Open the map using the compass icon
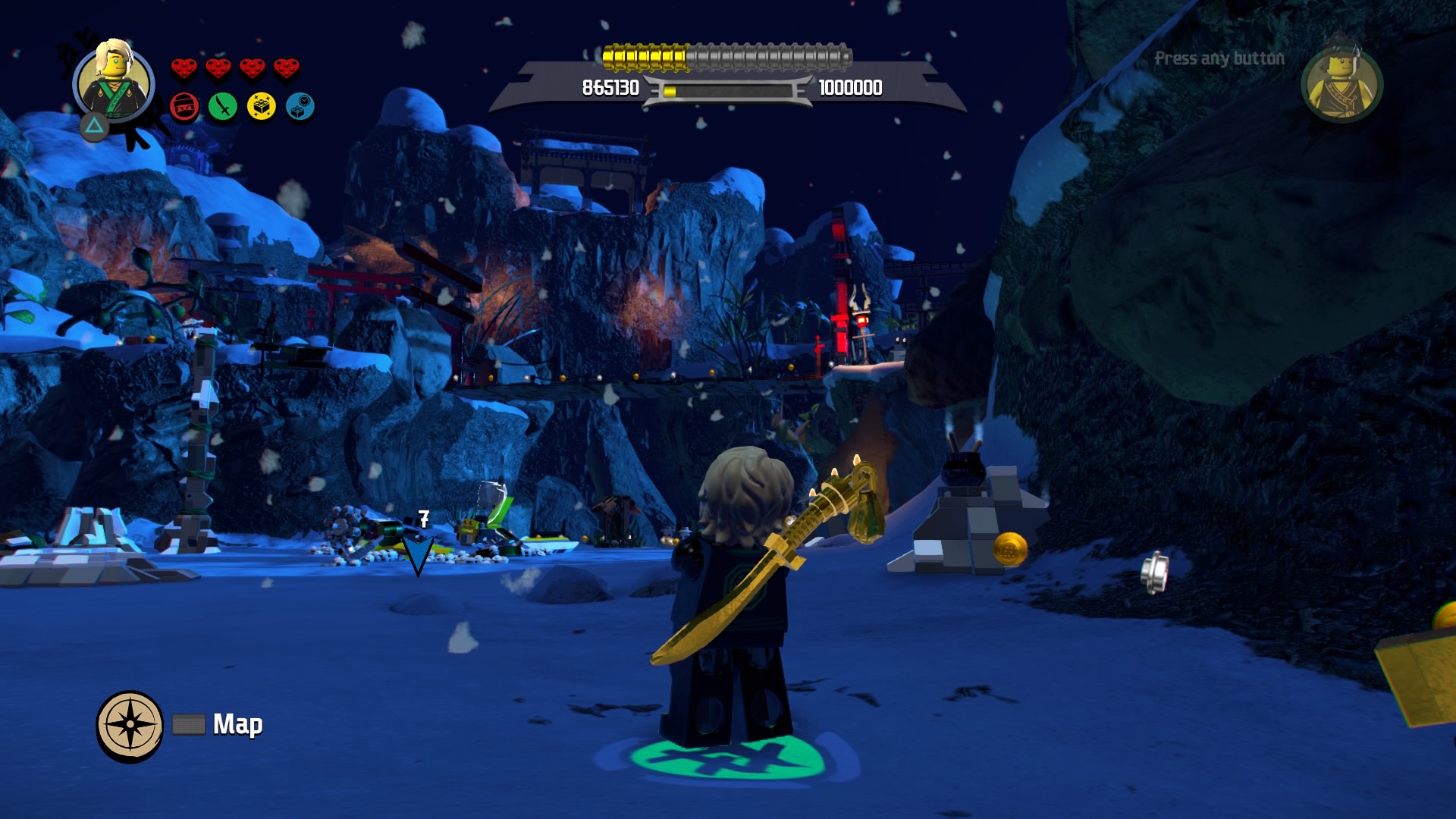This screenshot has height=819, width=1456. pyautogui.click(x=130, y=725)
